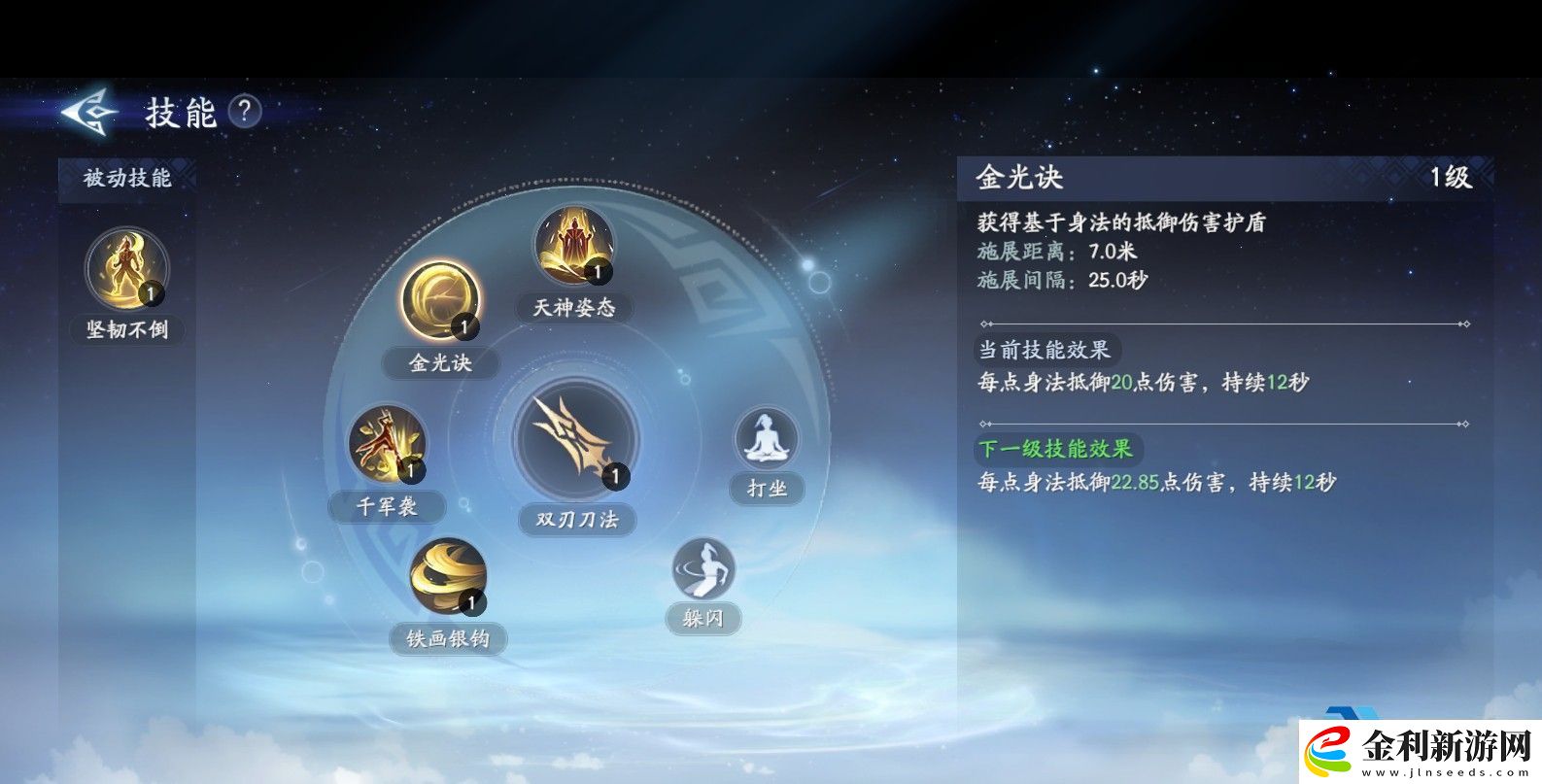Screen dimensions: 1542x784
Task: Click the 金光诀 title in detail panel
Action: click(1018, 179)
